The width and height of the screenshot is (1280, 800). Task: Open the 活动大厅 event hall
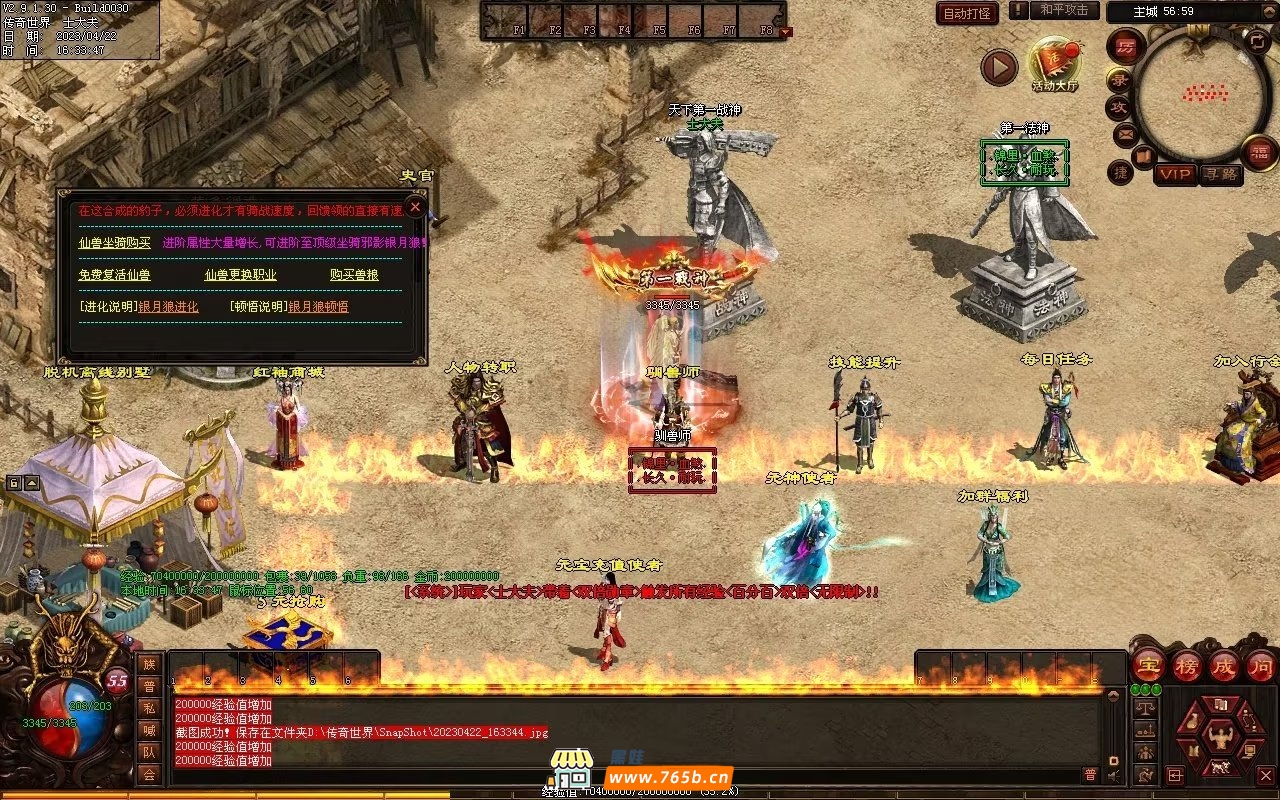pyautogui.click(x=1055, y=64)
